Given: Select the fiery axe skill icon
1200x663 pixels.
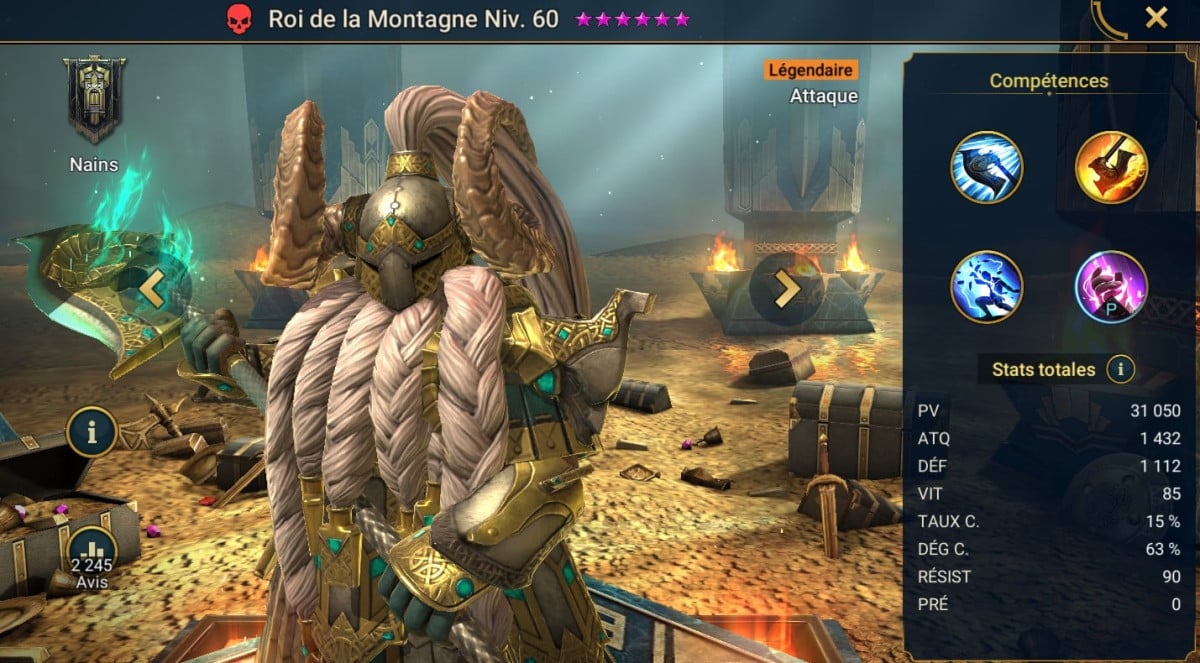Looking at the screenshot, I should point(1110,168).
